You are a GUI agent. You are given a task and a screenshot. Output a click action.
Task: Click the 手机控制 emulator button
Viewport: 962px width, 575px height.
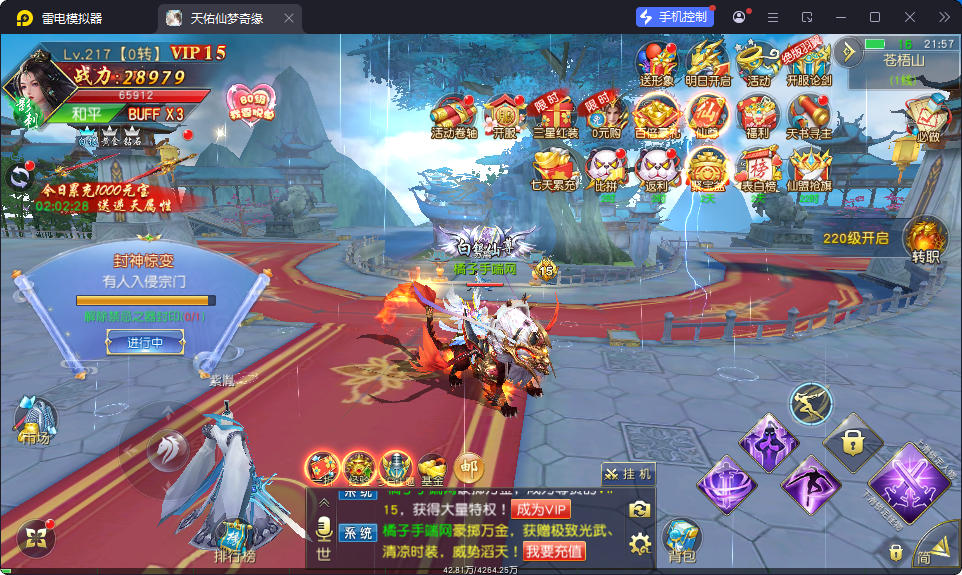coord(674,17)
